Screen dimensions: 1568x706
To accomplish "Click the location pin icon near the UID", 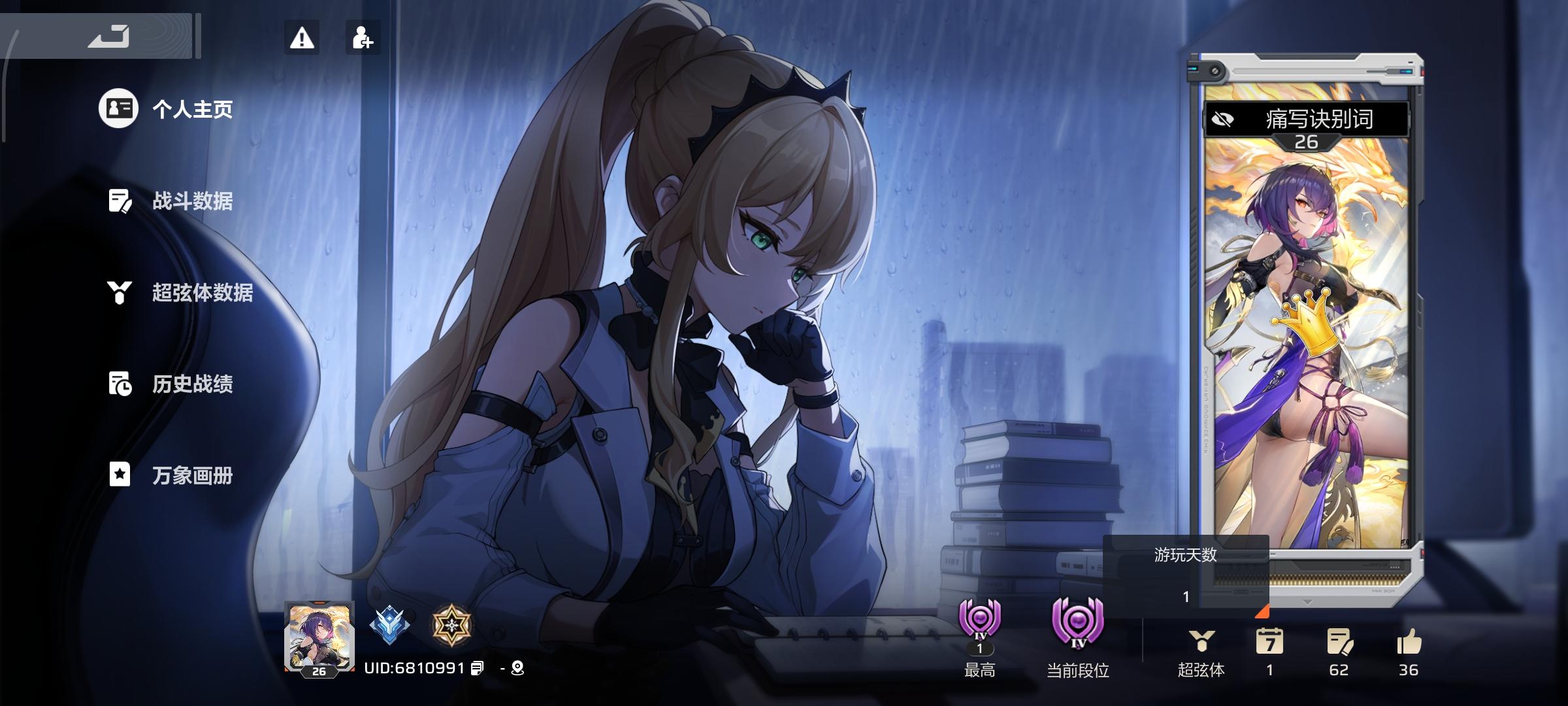I will (x=516, y=669).
